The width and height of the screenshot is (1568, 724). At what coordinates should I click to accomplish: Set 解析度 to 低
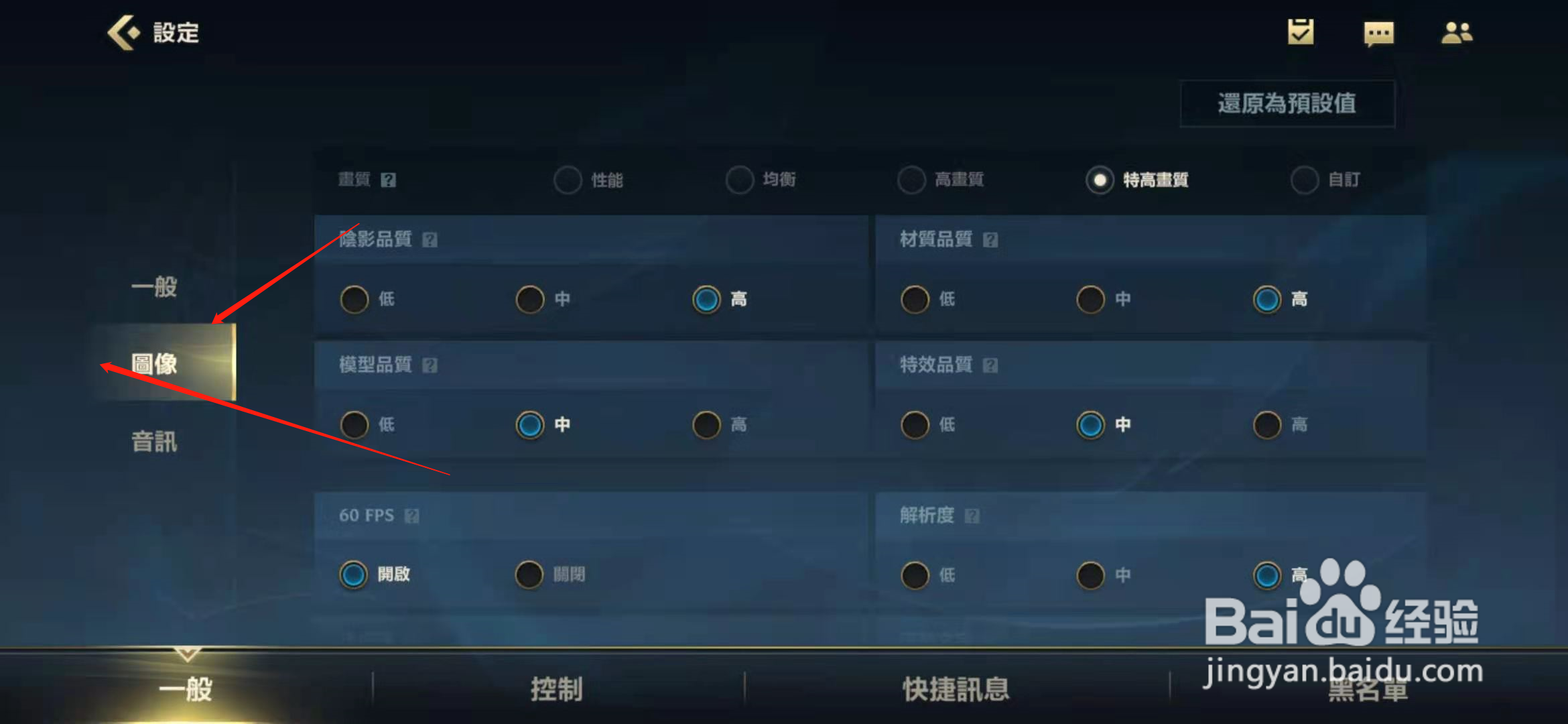pyautogui.click(x=915, y=575)
